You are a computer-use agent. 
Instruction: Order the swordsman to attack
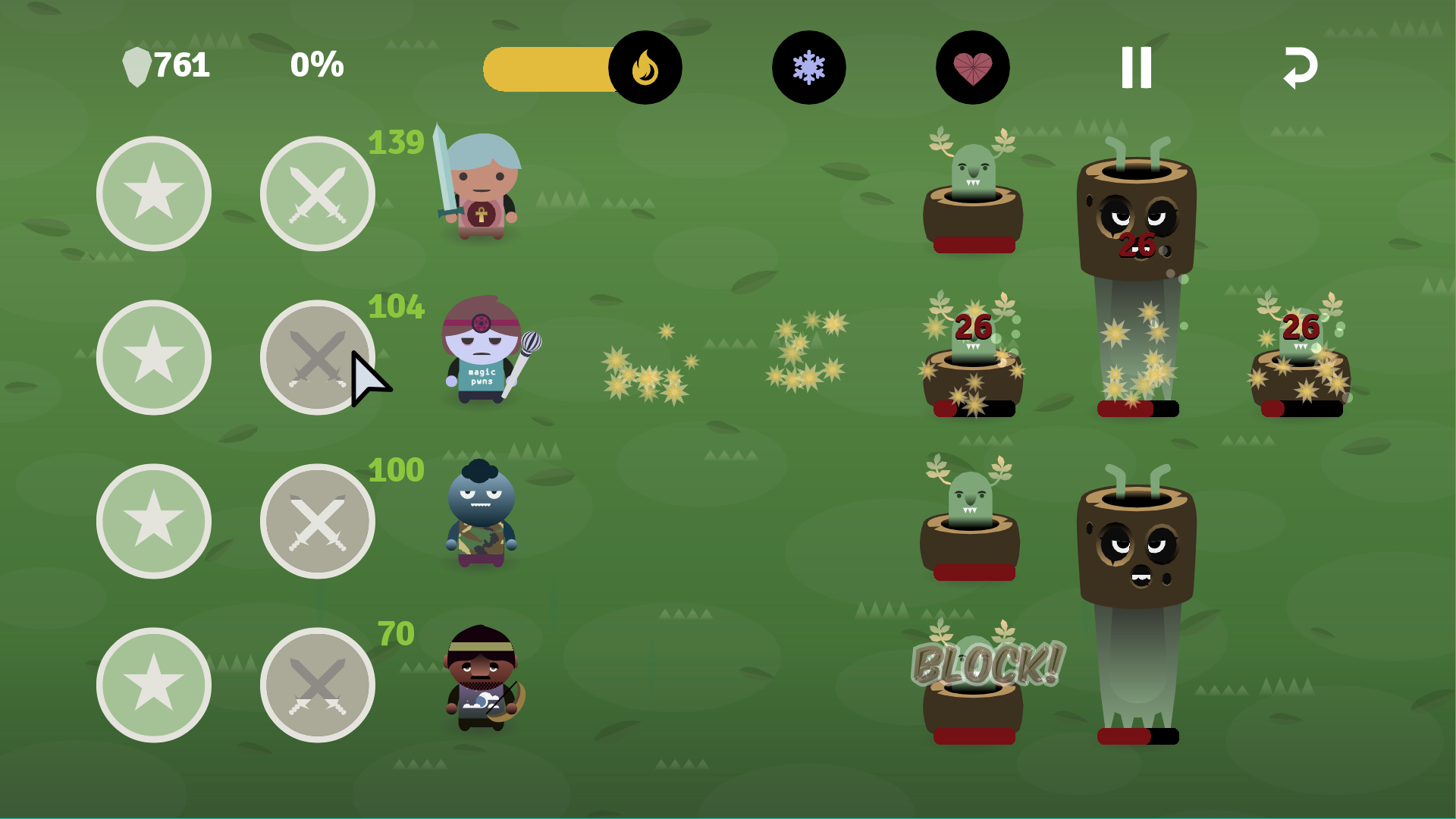pyautogui.click(x=318, y=193)
